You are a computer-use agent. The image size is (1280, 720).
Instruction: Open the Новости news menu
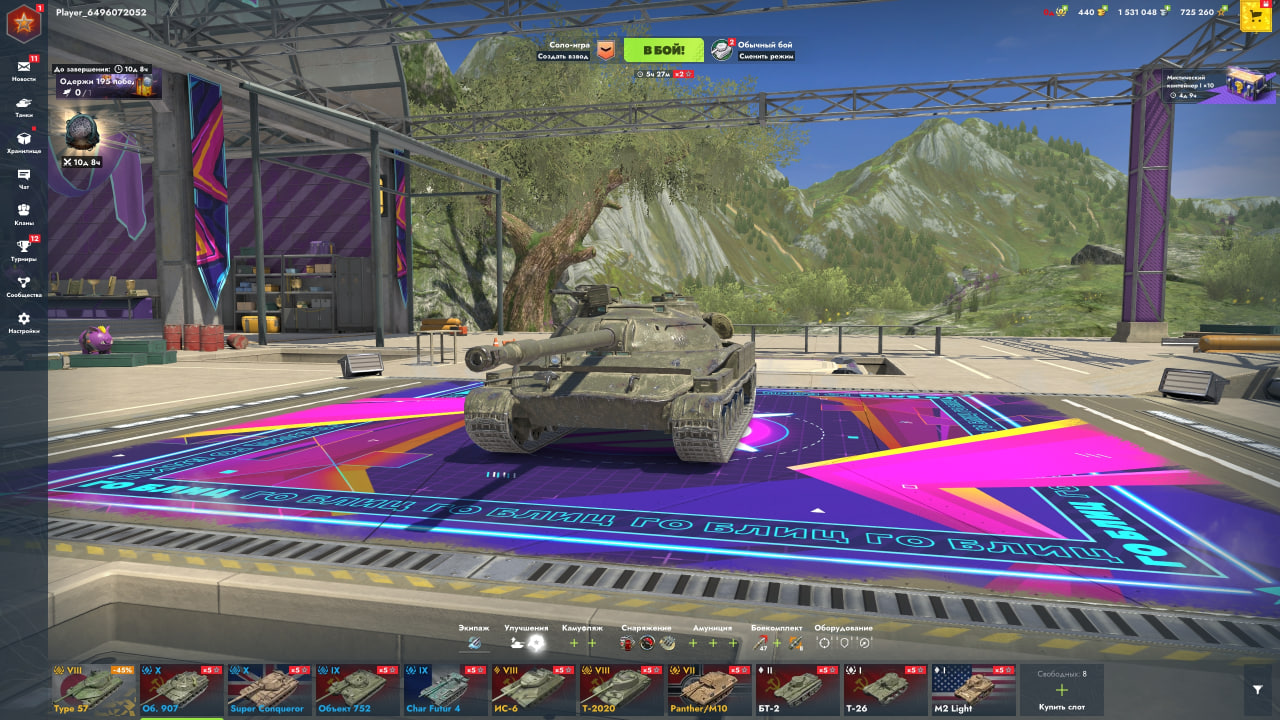[x=23, y=70]
